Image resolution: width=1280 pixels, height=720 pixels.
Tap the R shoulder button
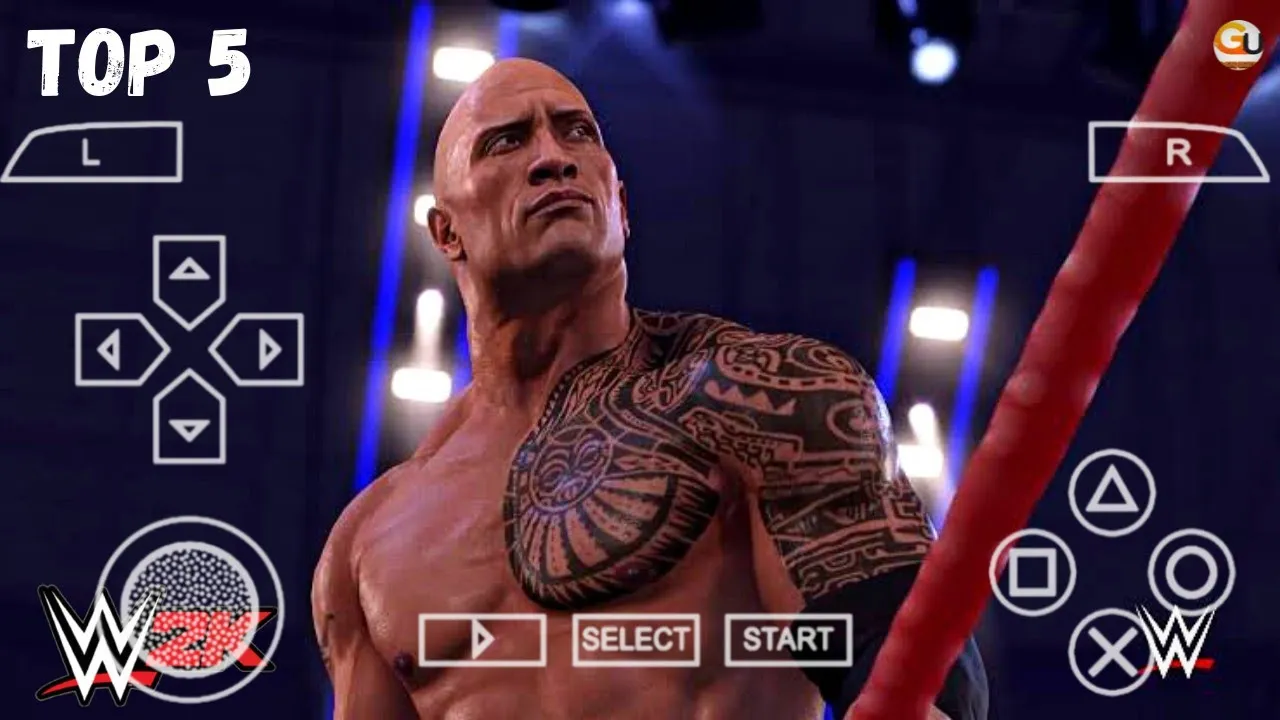pos(1178,152)
